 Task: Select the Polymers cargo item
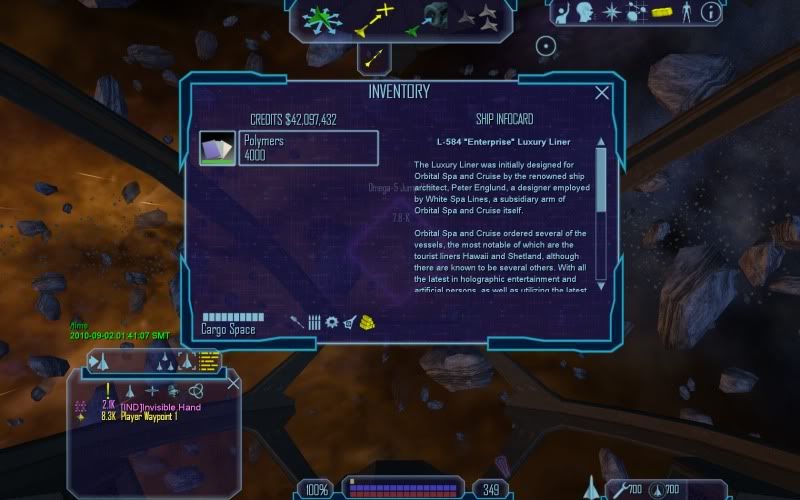pyautogui.click(x=289, y=148)
